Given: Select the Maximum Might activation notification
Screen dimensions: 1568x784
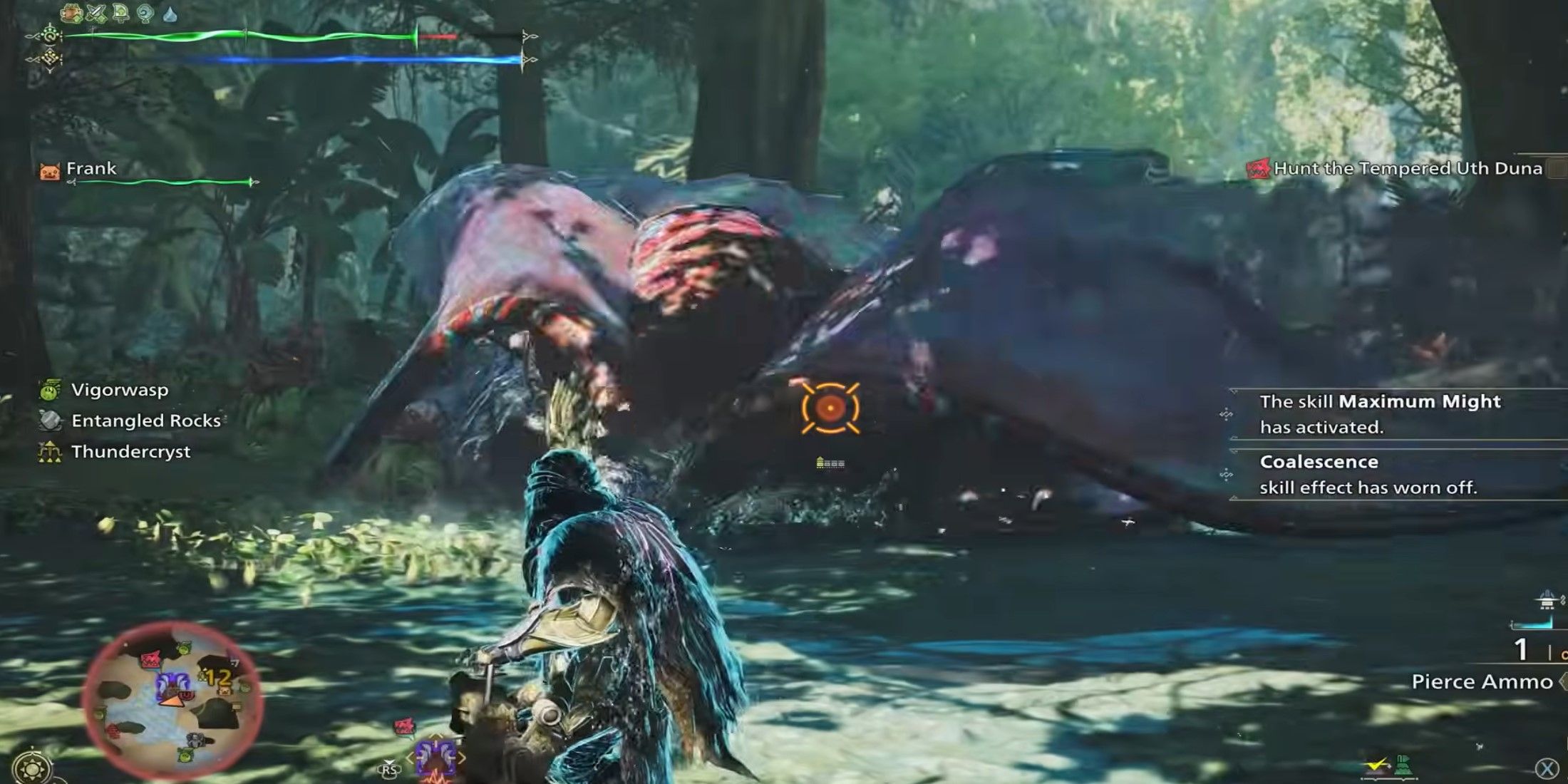Looking at the screenshot, I should coord(1380,414).
